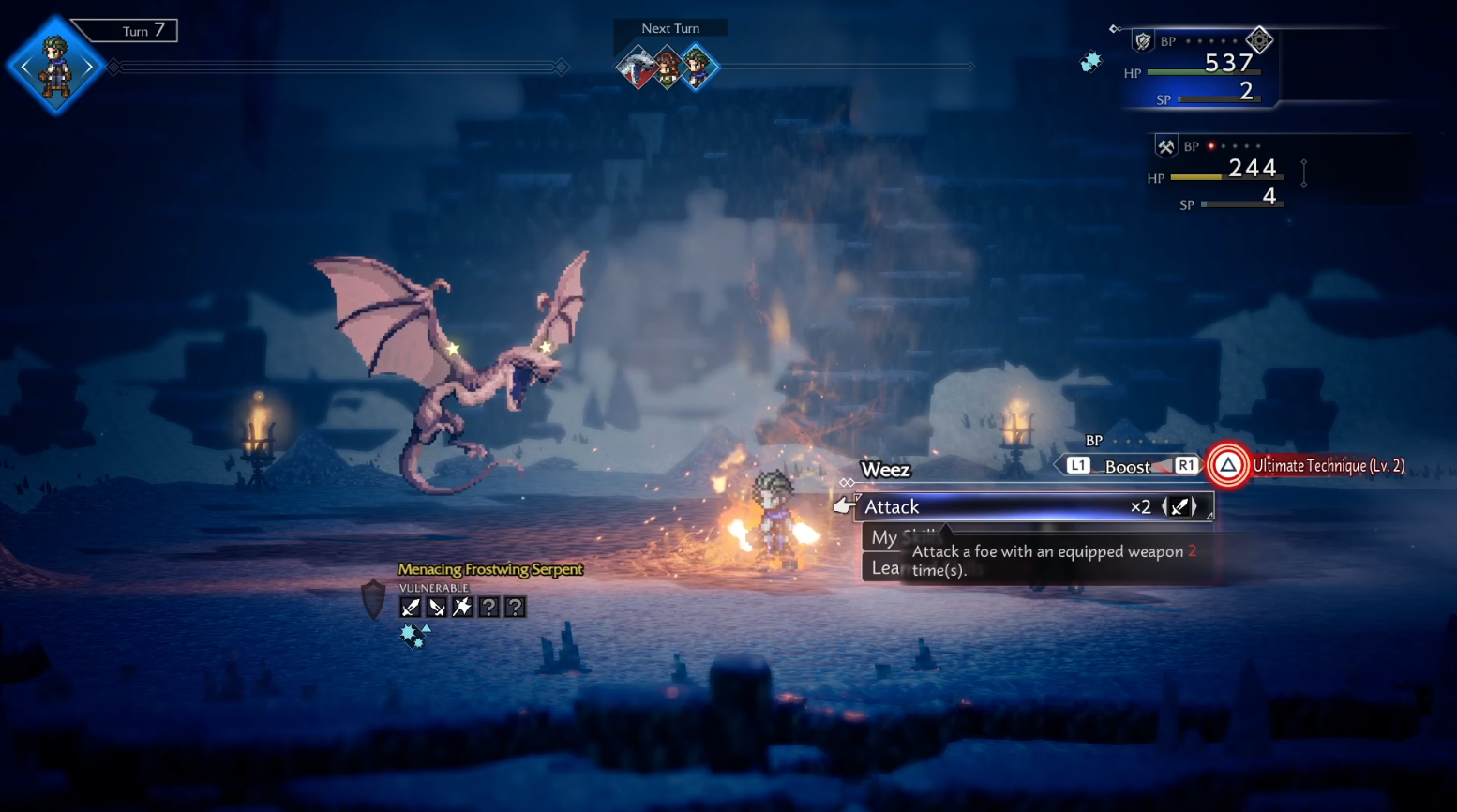Click the brown-haired character's Next Turn portrait
The width and height of the screenshot is (1457, 812).
click(x=667, y=68)
